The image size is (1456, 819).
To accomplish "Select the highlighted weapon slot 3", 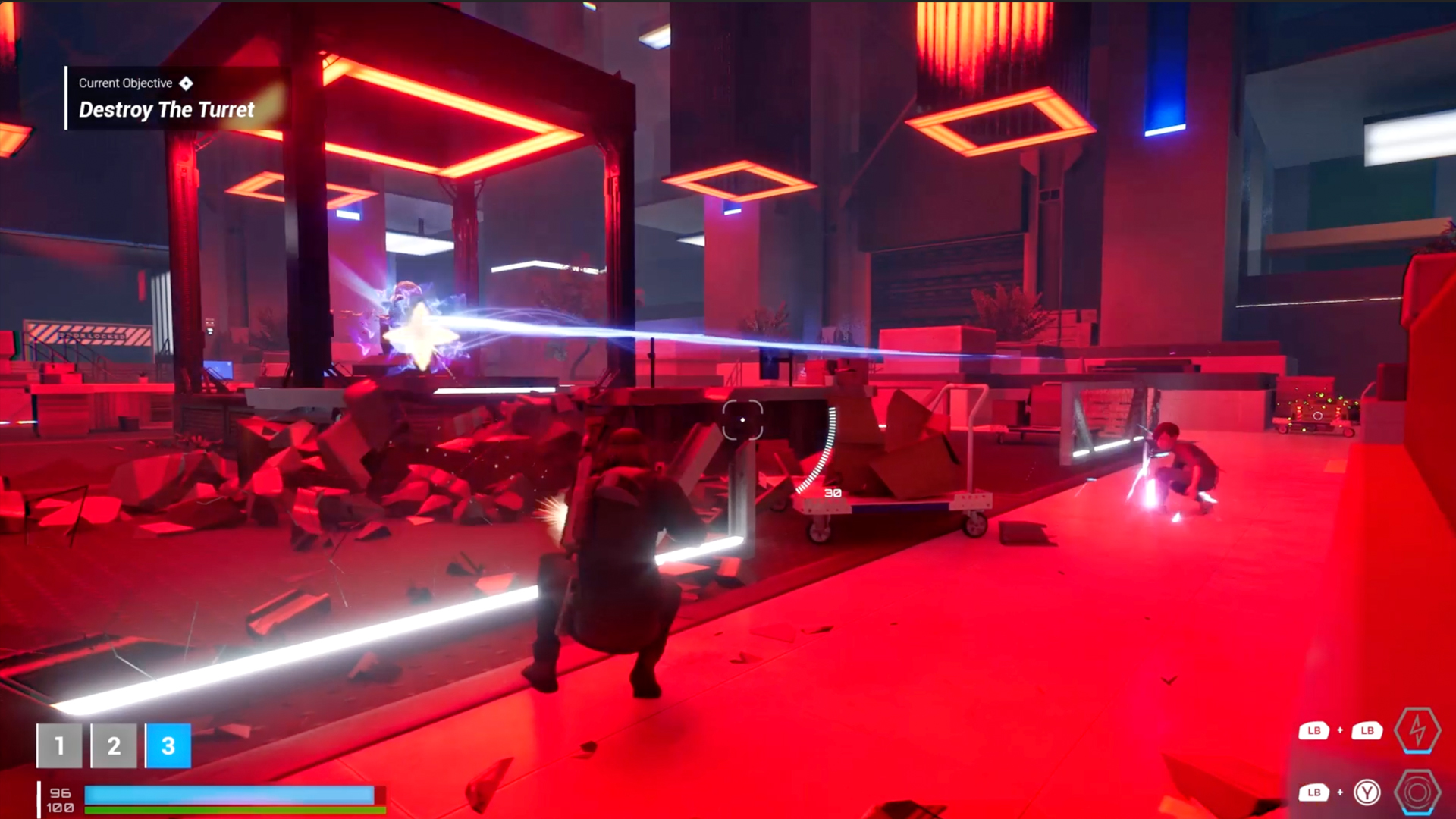I will 168,745.
